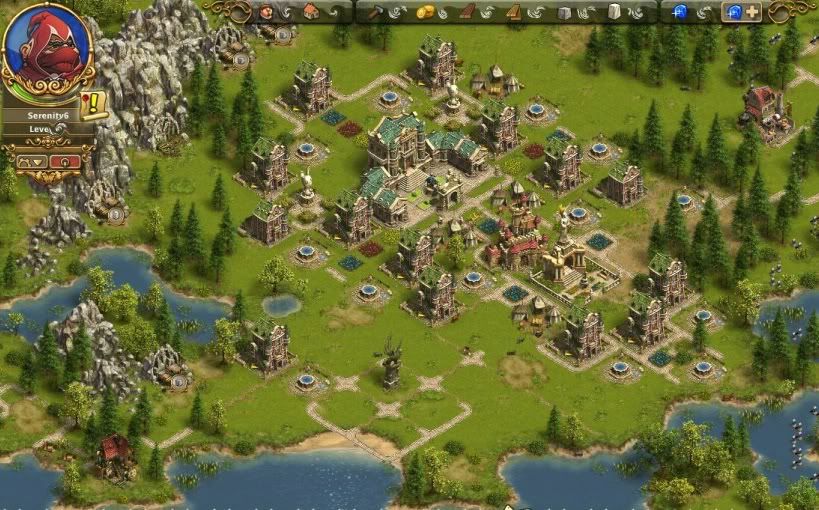Buy more gems with the plus button

[x=751, y=12]
